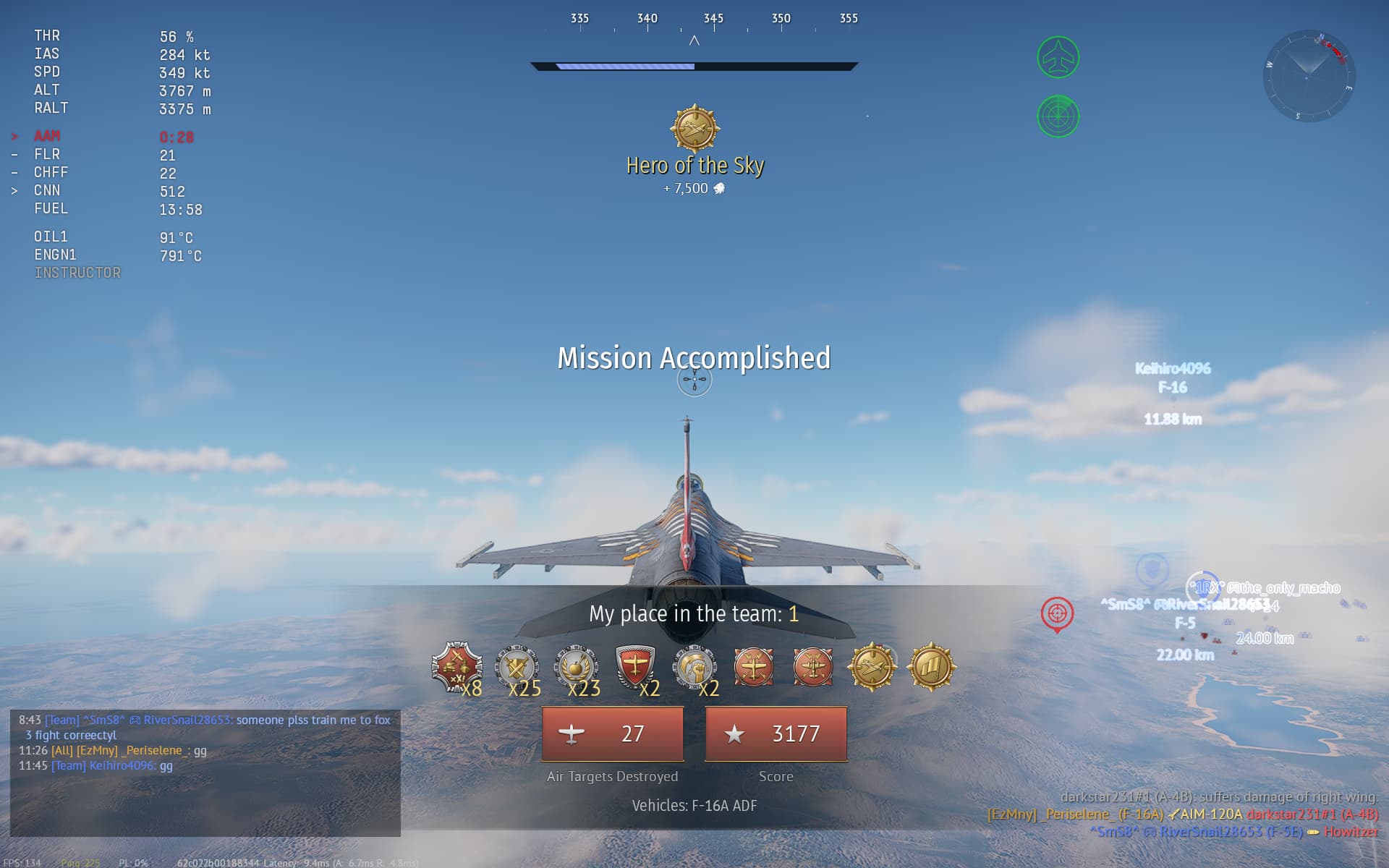
Task: Inspect the silver fist medal marked x2
Action: click(x=694, y=666)
